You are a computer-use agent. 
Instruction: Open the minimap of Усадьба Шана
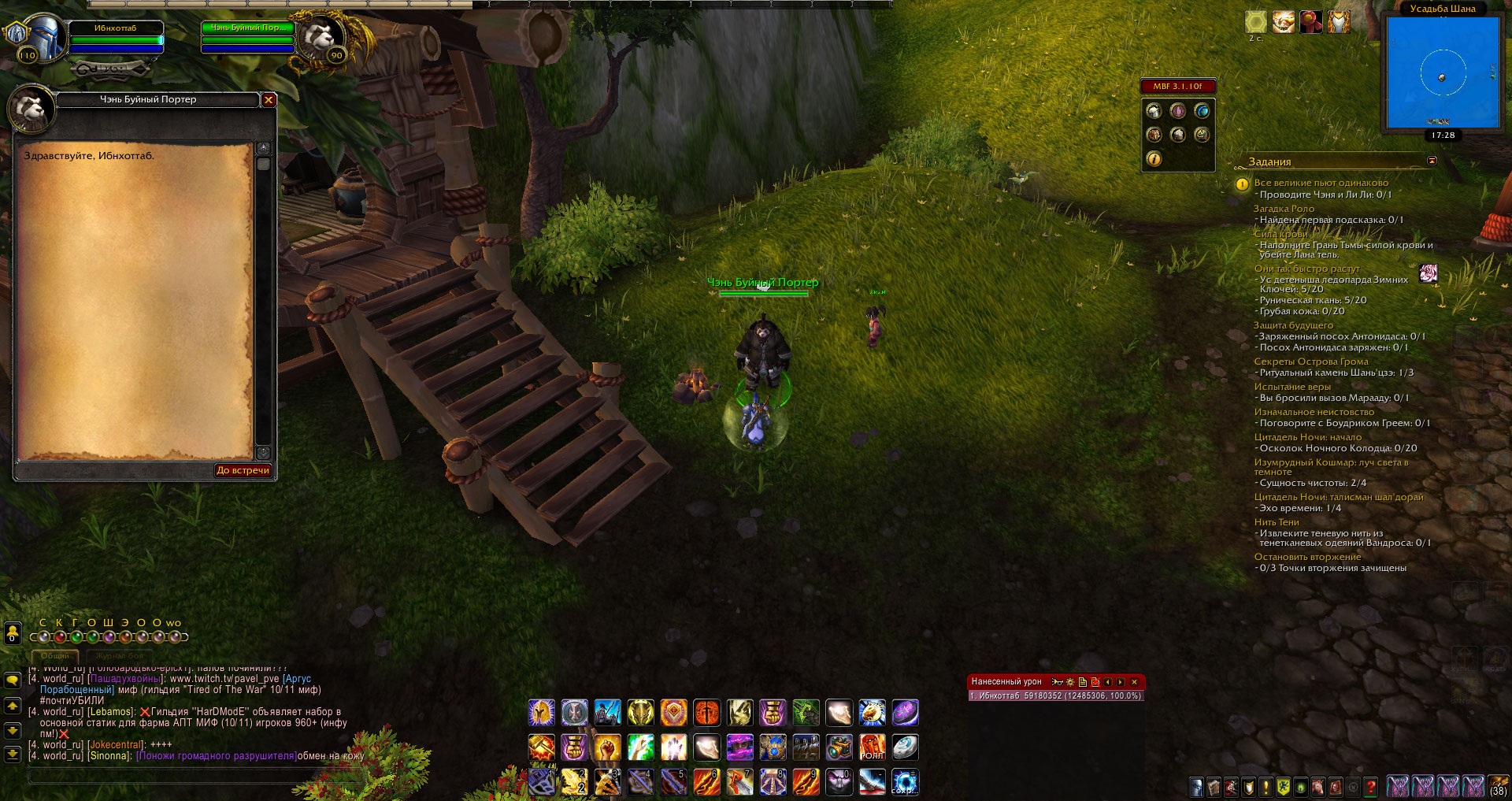point(1443,72)
